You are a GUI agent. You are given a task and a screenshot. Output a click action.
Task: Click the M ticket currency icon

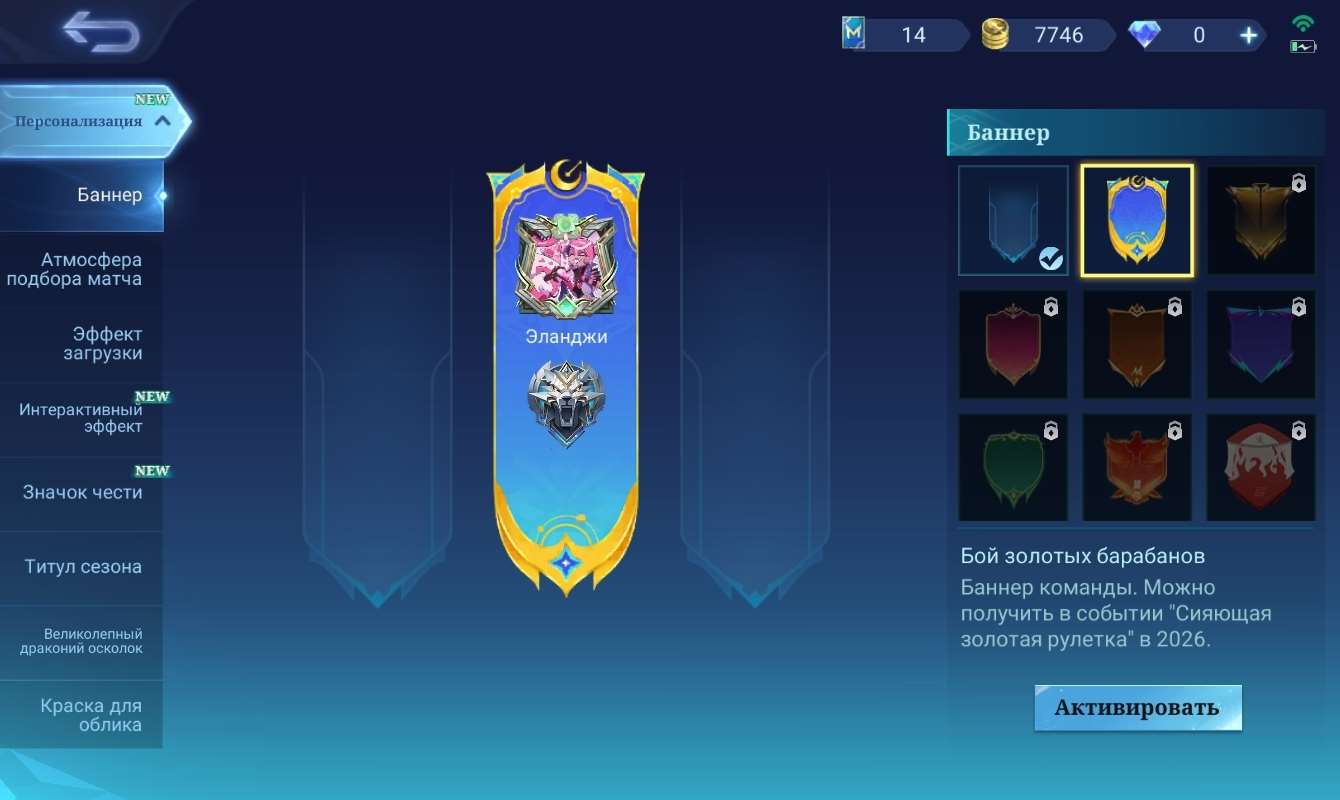(856, 34)
